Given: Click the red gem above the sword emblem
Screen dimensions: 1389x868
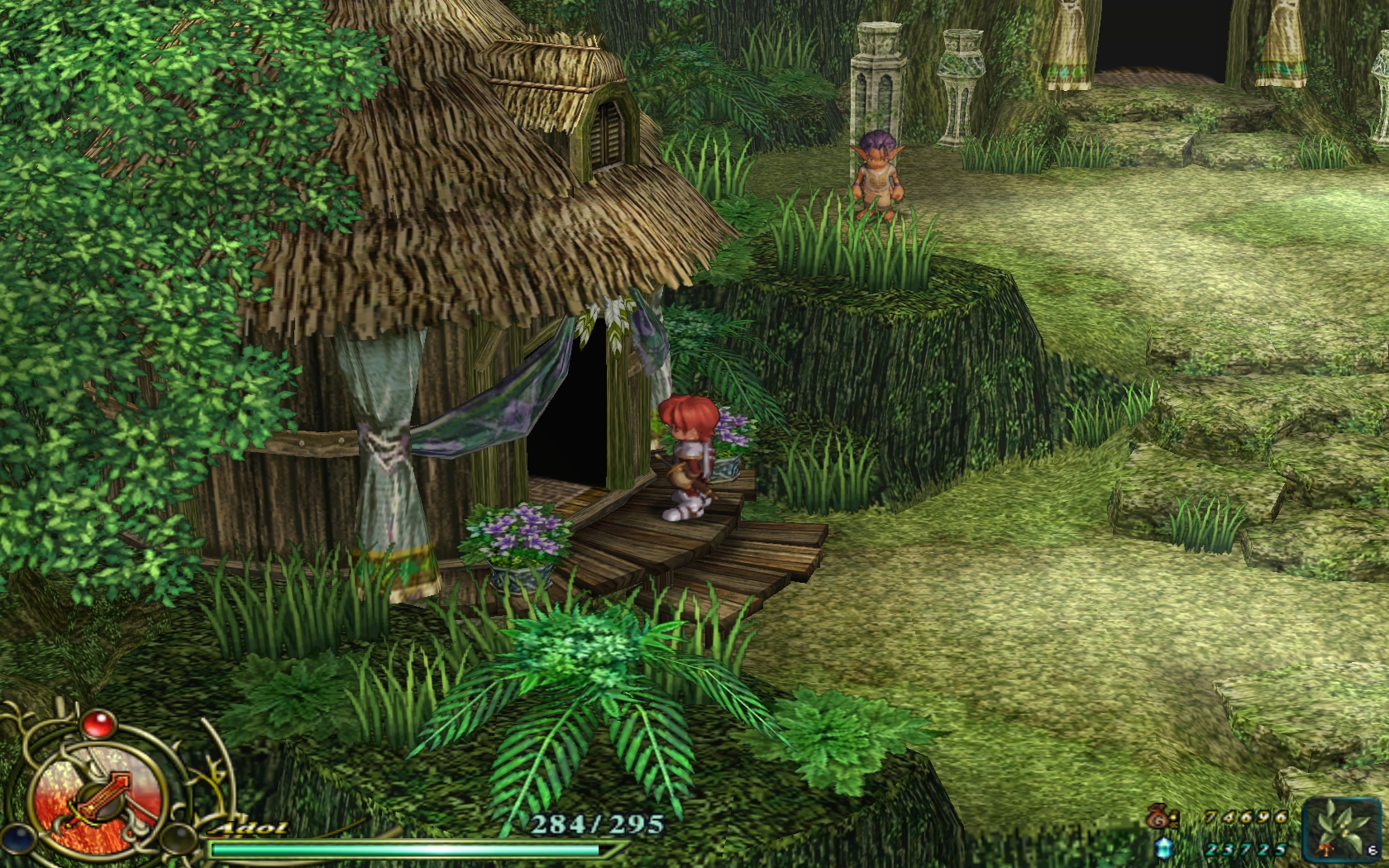Looking at the screenshot, I should 98,725.
